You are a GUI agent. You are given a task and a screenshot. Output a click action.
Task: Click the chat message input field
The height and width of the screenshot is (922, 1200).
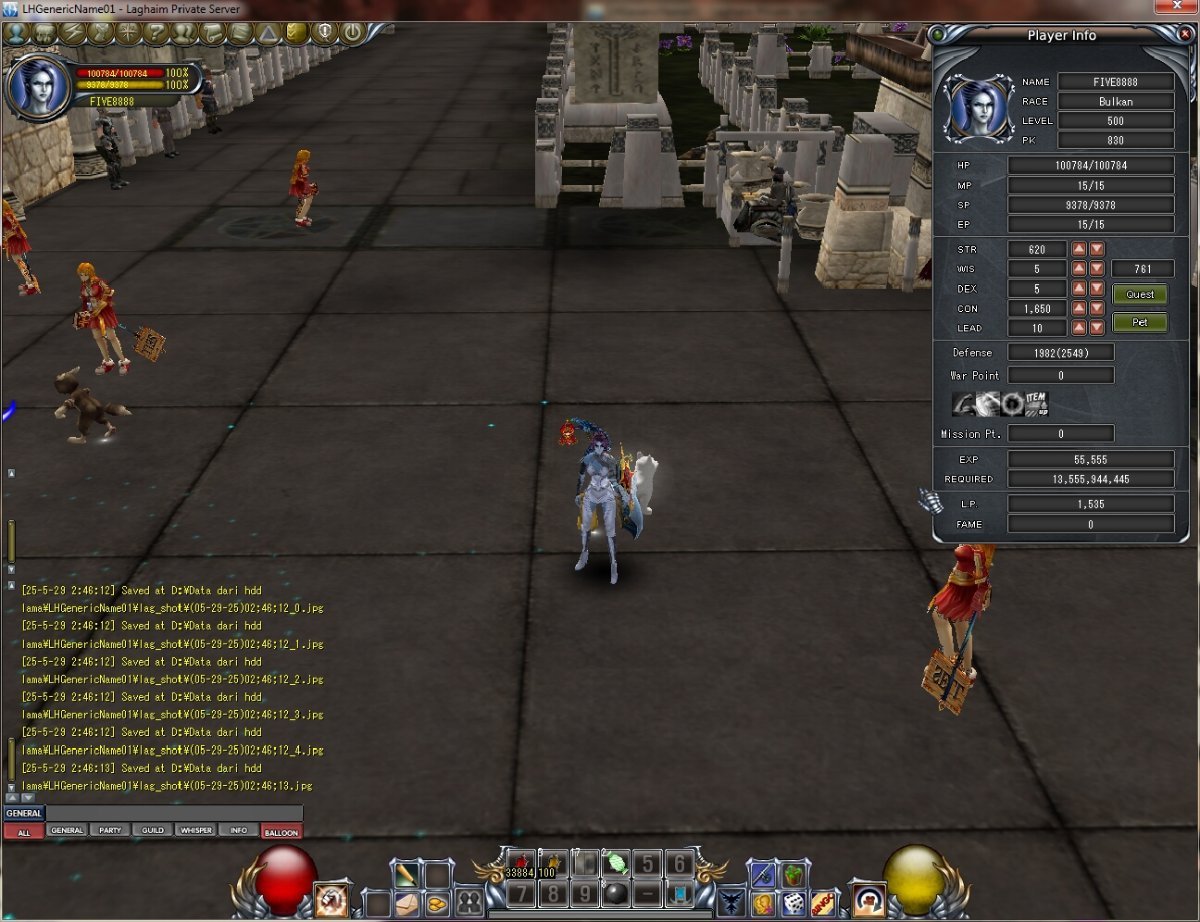173,814
